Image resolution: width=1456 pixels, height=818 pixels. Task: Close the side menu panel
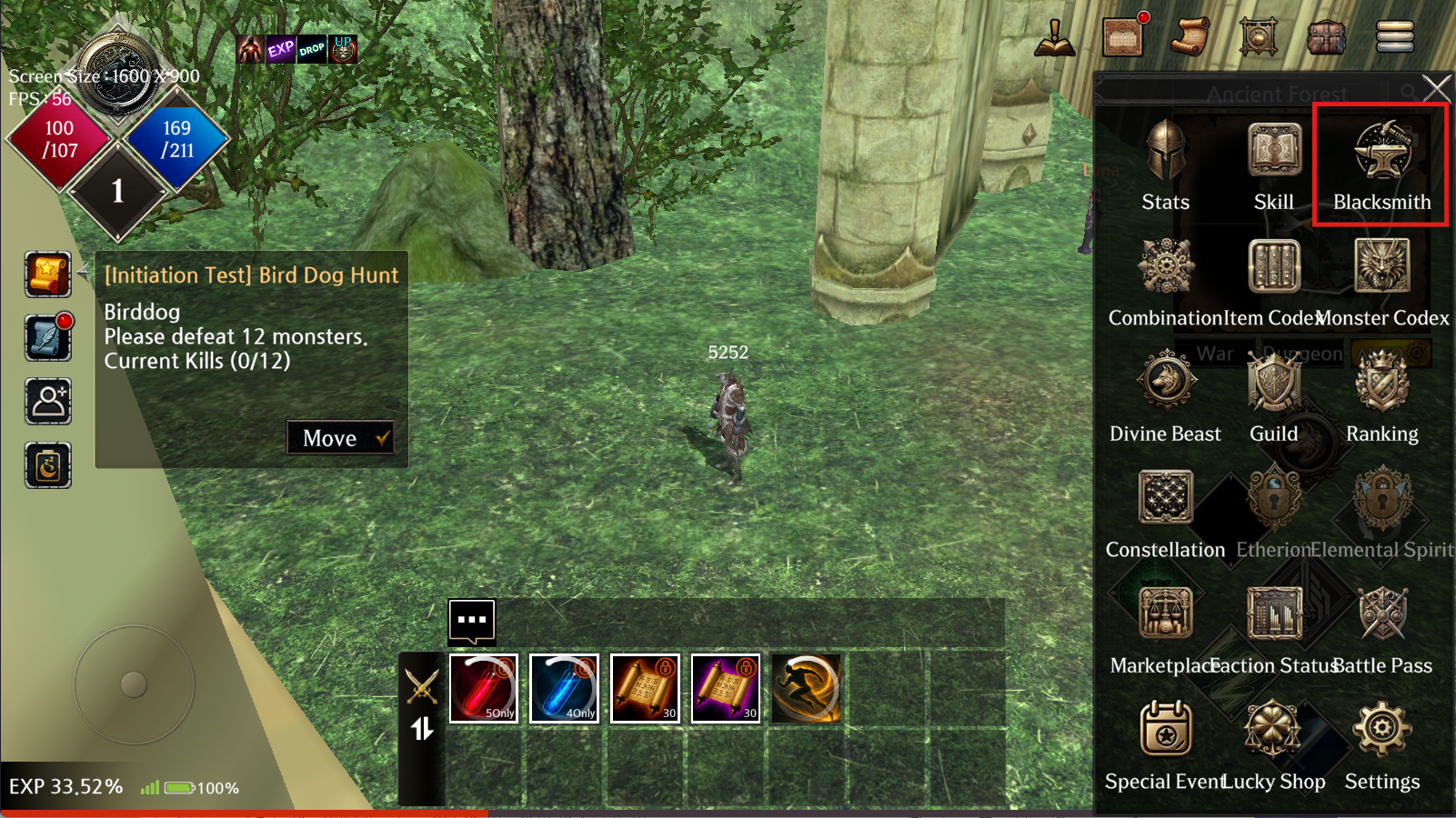1436,89
